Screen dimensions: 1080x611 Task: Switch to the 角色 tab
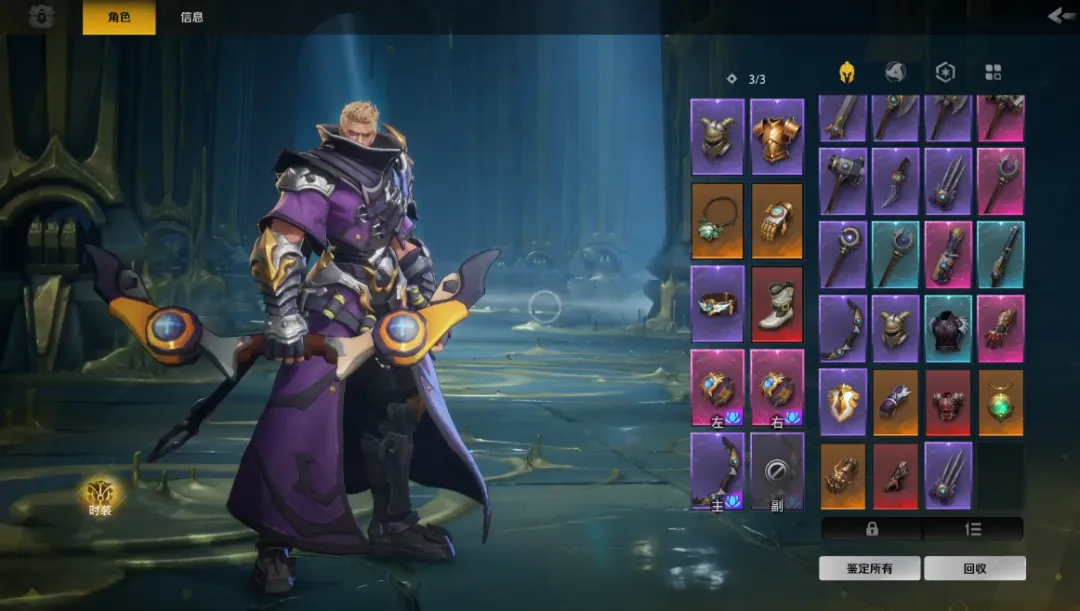pyautogui.click(x=118, y=17)
